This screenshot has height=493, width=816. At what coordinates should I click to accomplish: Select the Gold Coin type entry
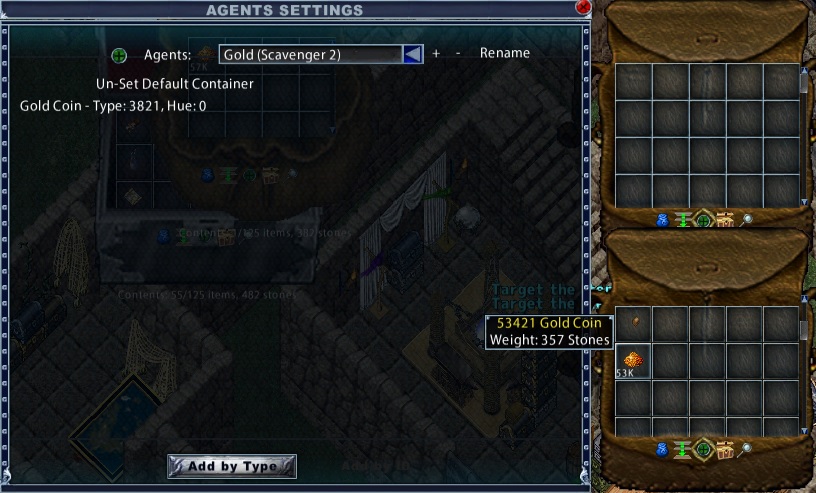(x=113, y=105)
